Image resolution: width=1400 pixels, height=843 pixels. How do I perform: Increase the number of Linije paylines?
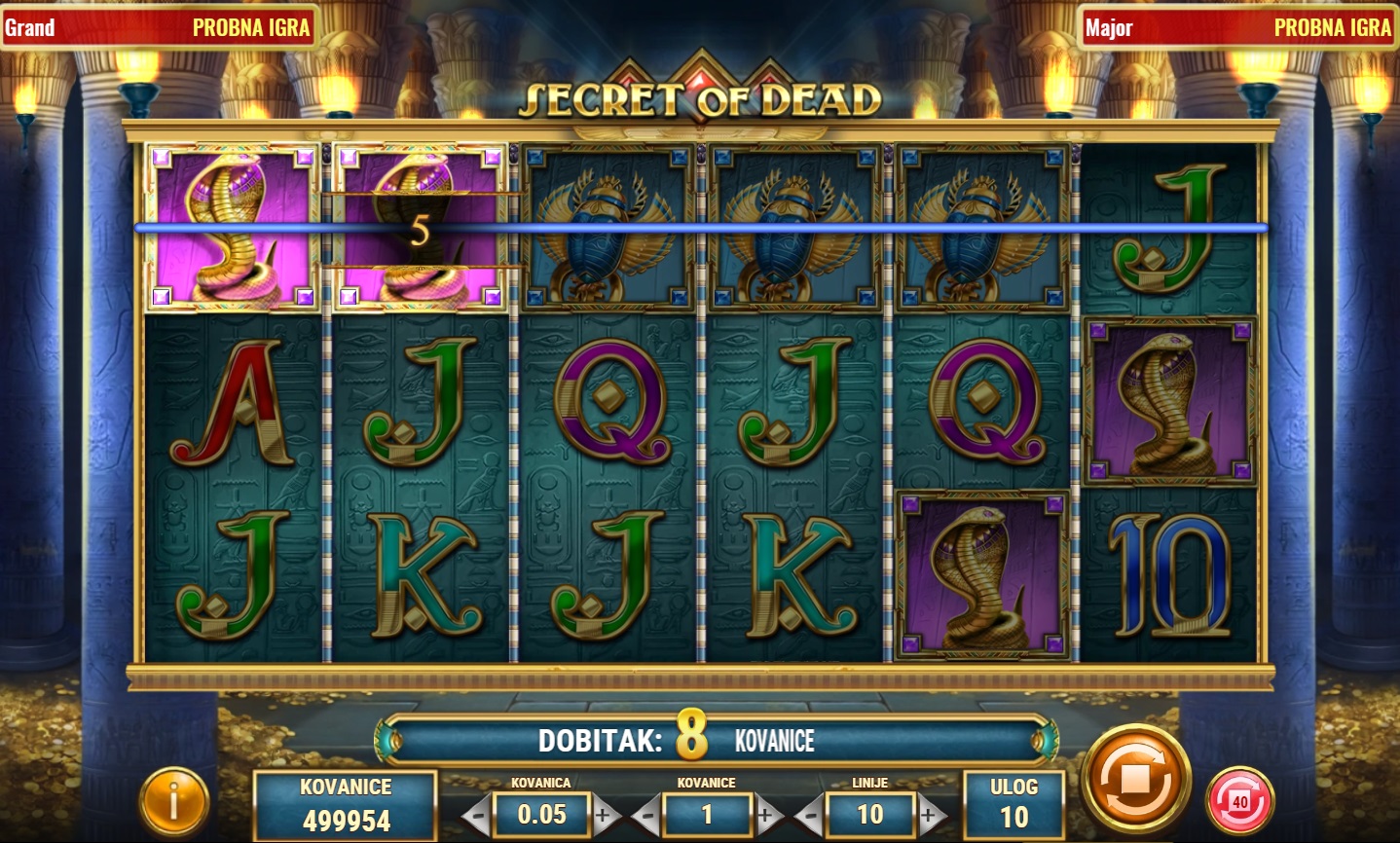tap(932, 816)
